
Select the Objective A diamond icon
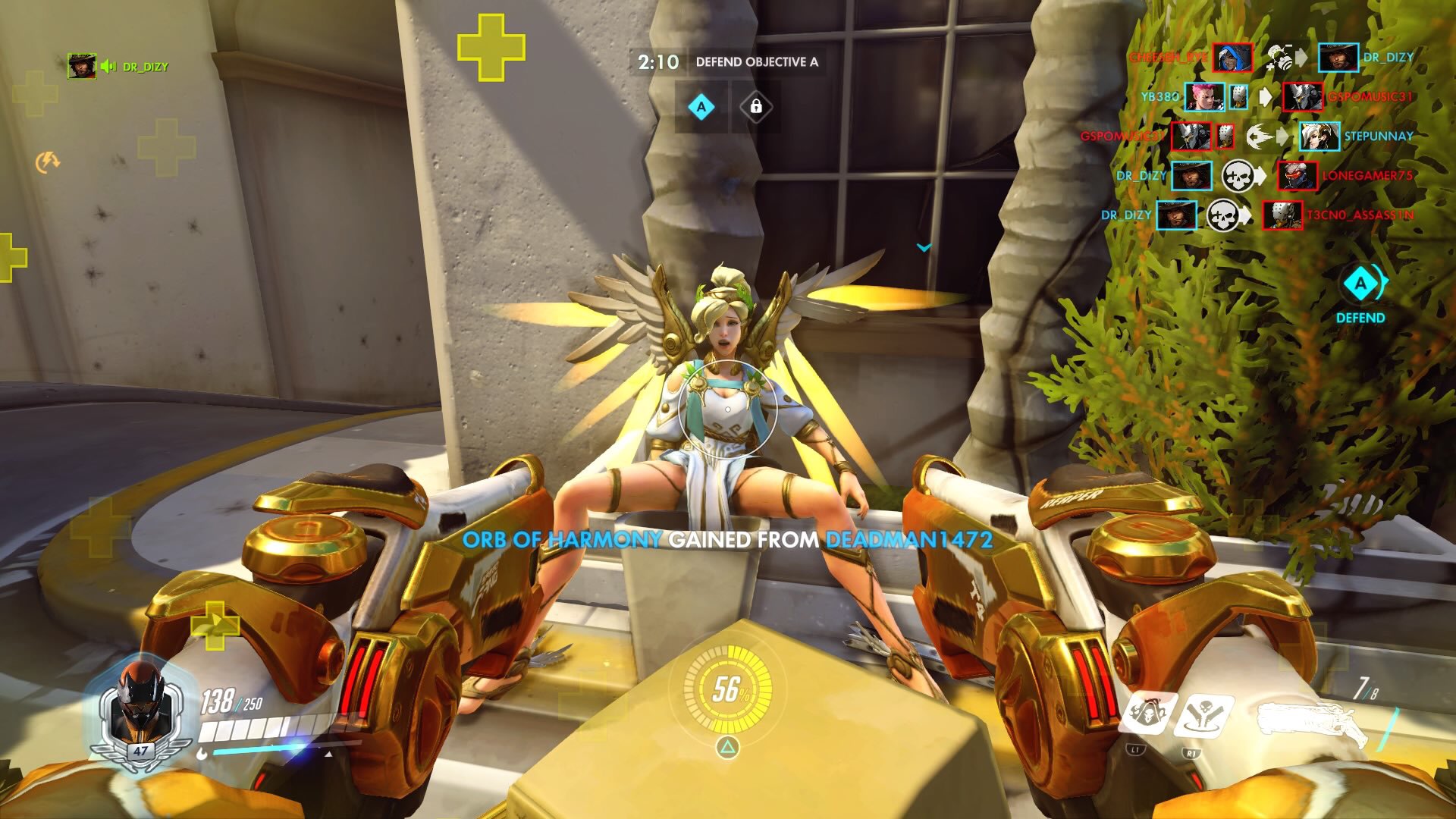(x=701, y=107)
